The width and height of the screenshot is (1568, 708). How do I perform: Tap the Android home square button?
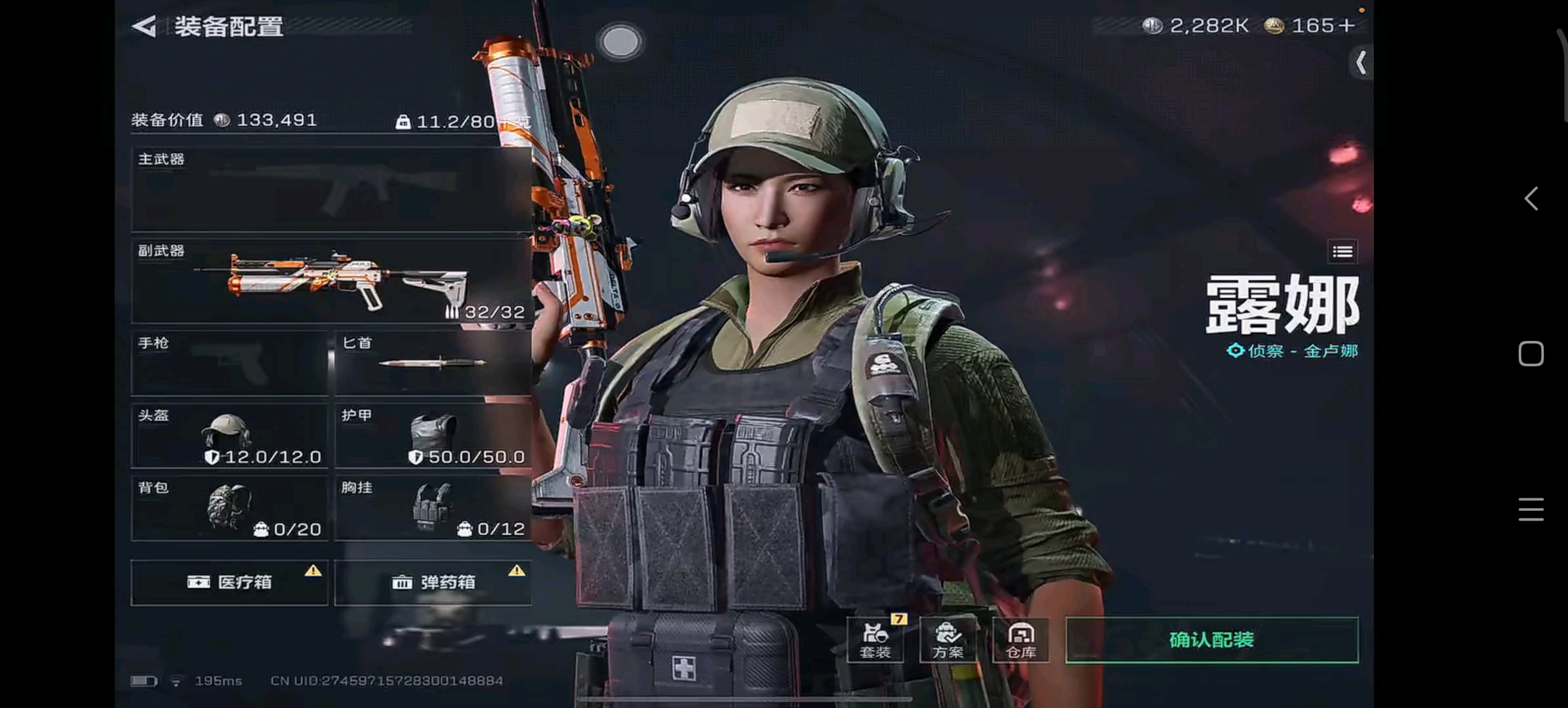(x=1531, y=354)
